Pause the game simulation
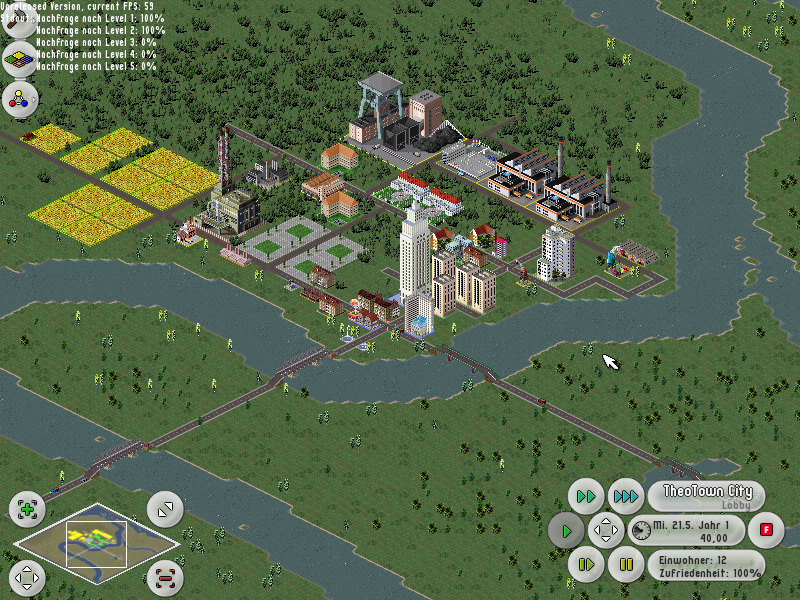The width and height of the screenshot is (800, 600). click(626, 565)
